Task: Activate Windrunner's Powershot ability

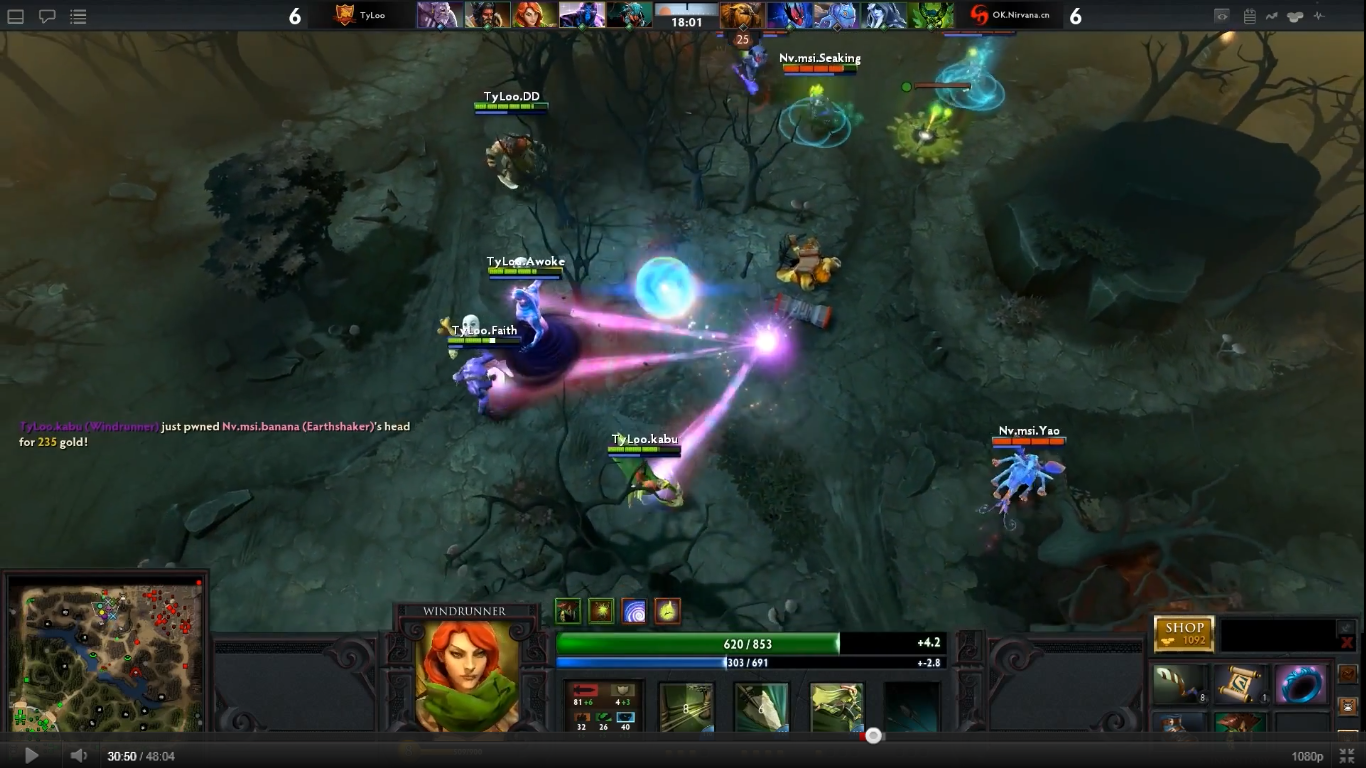Action: coord(761,706)
